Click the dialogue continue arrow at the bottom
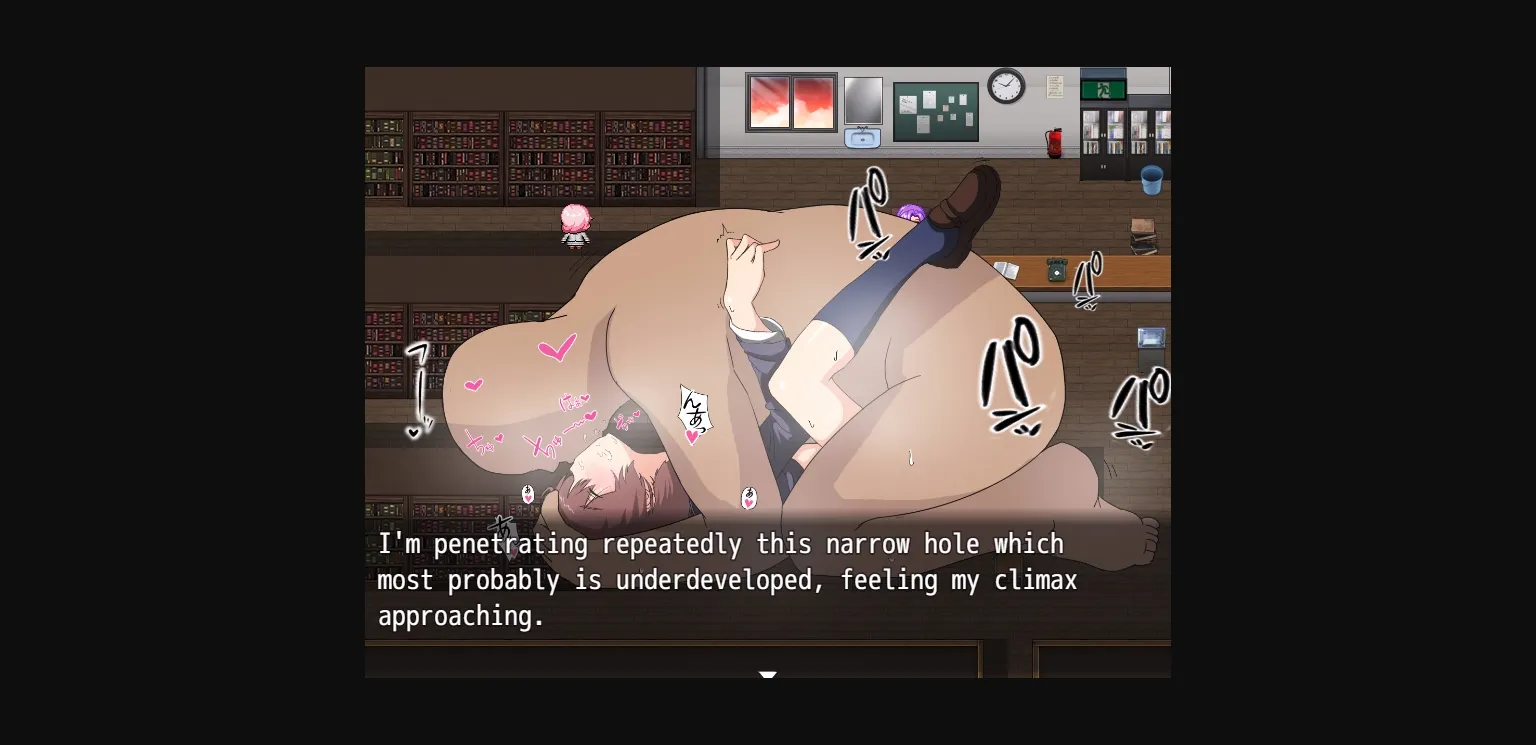This screenshot has height=745, width=1536. (768, 675)
